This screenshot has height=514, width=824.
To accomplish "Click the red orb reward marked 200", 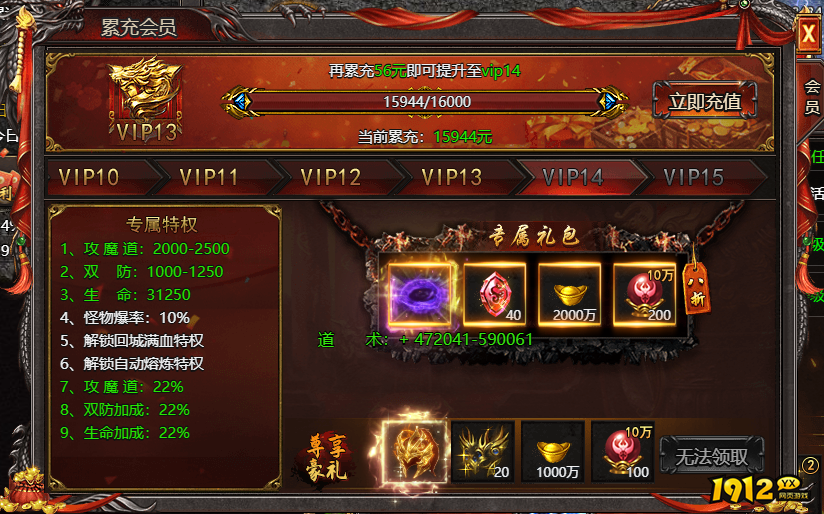I will [x=644, y=293].
